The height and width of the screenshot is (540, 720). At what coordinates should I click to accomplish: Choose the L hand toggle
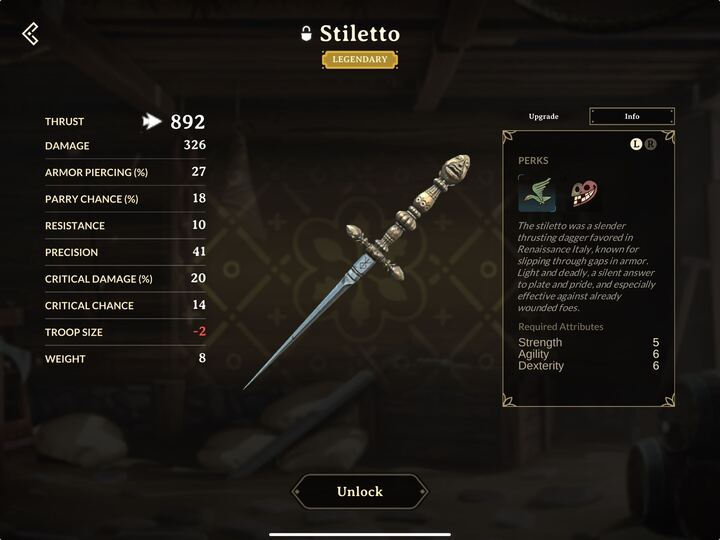pos(636,144)
